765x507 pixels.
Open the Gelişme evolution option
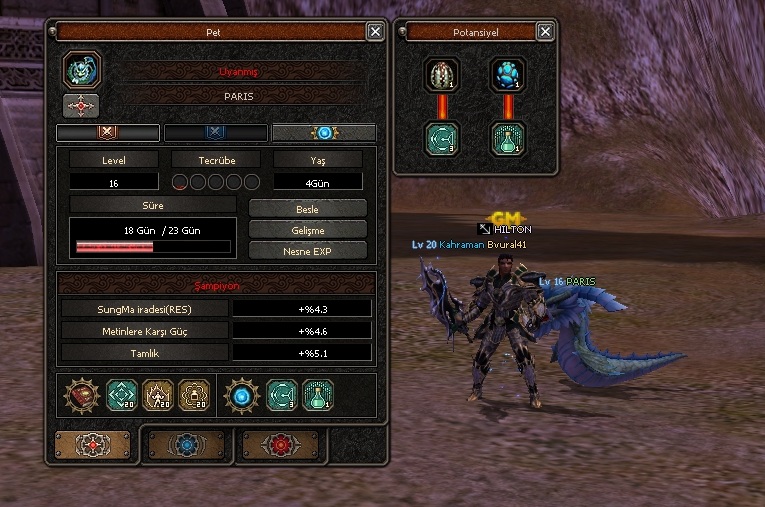(307, 230)
